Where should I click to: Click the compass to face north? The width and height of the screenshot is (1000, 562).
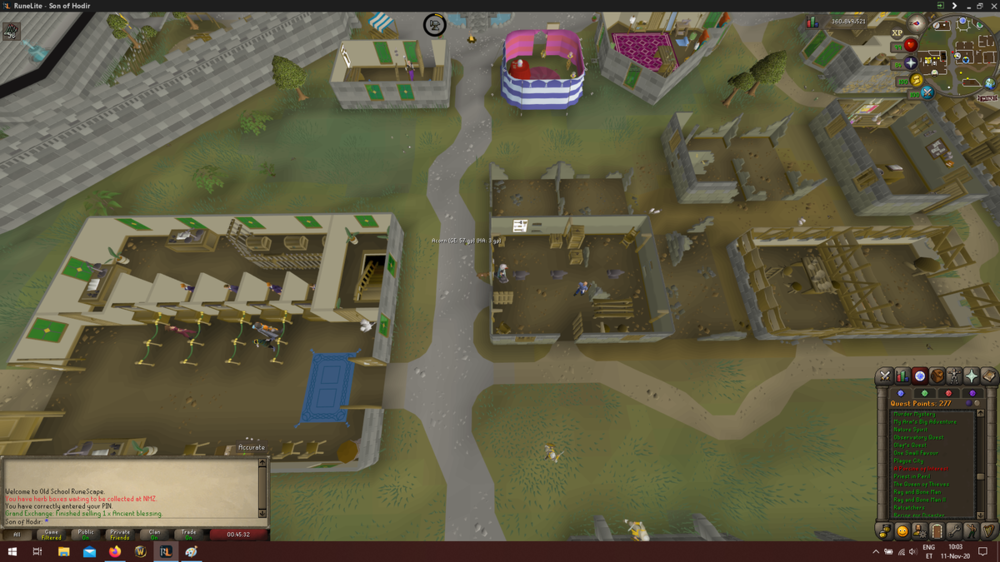917,23
